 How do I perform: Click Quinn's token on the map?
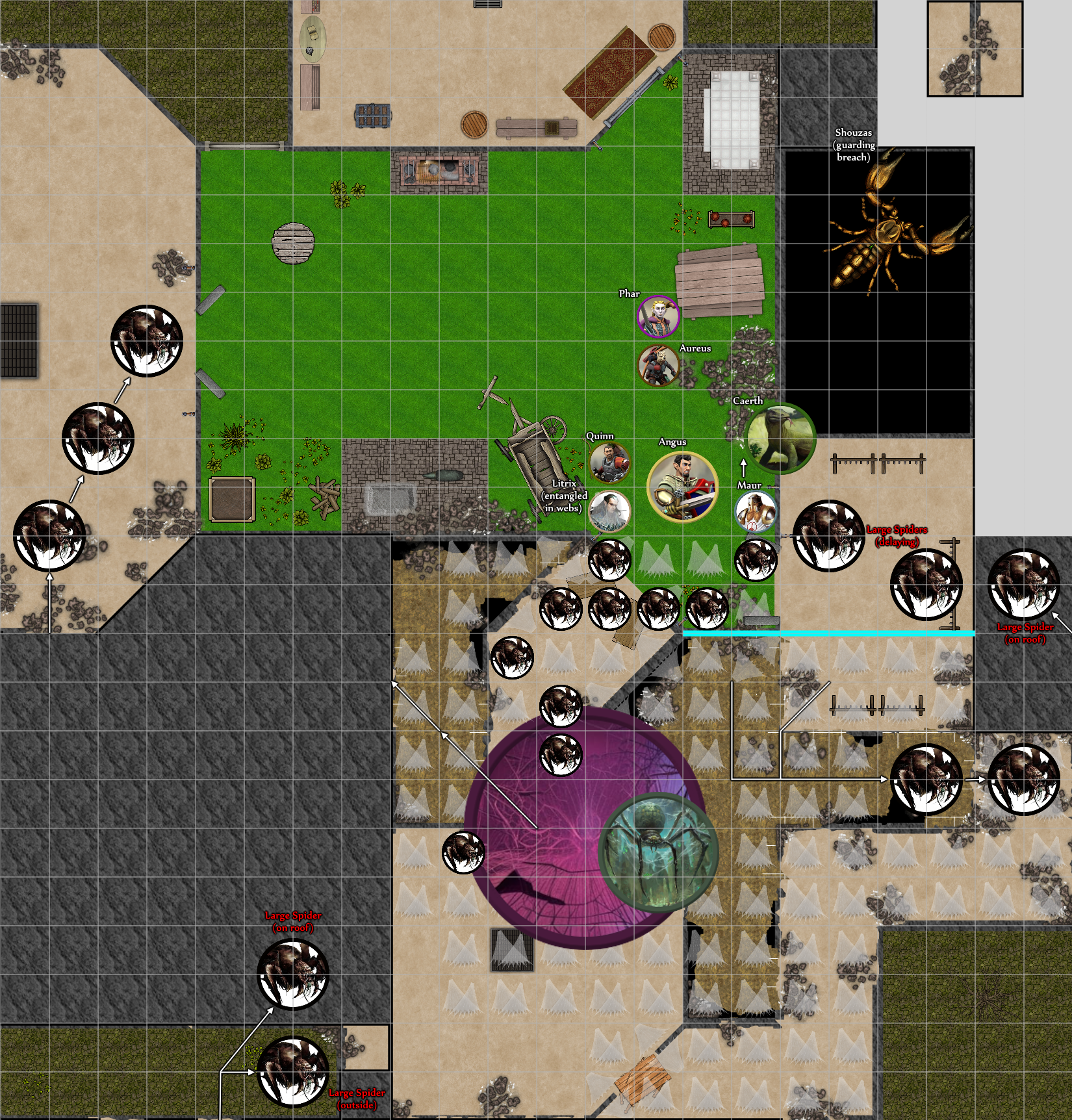(609, 463)
